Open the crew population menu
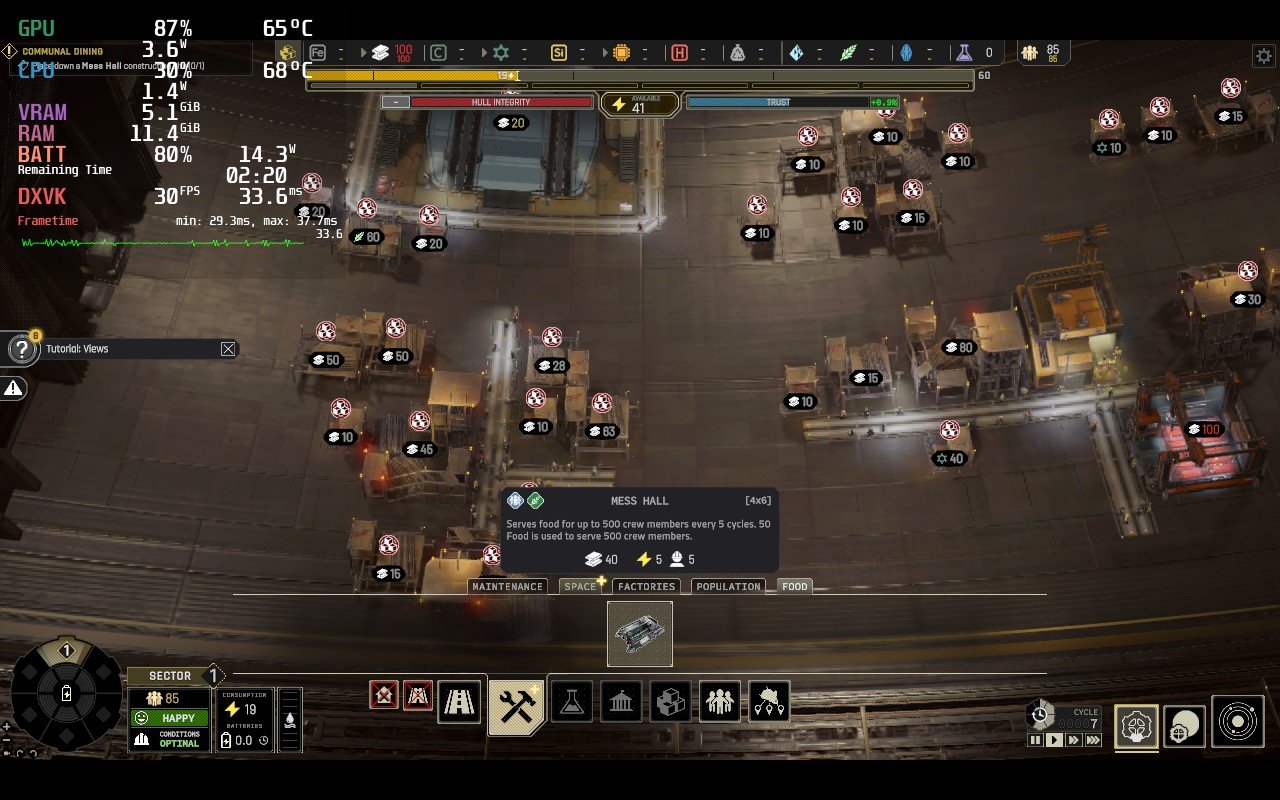The image size is (1280, 800). [719, 702]
